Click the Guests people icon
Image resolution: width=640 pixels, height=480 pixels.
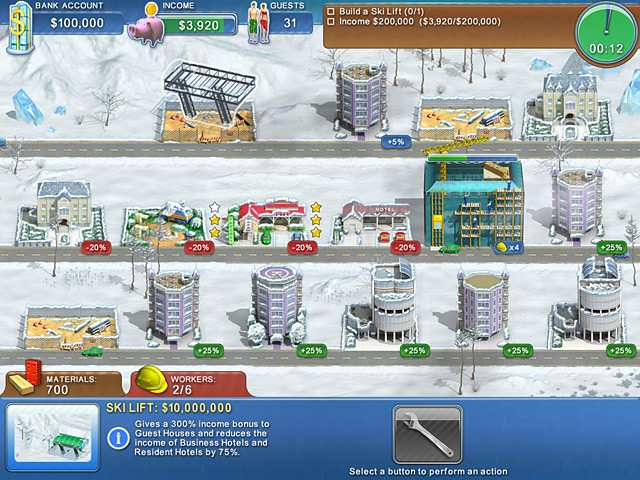pyautogui.click(x=259, y=25)
